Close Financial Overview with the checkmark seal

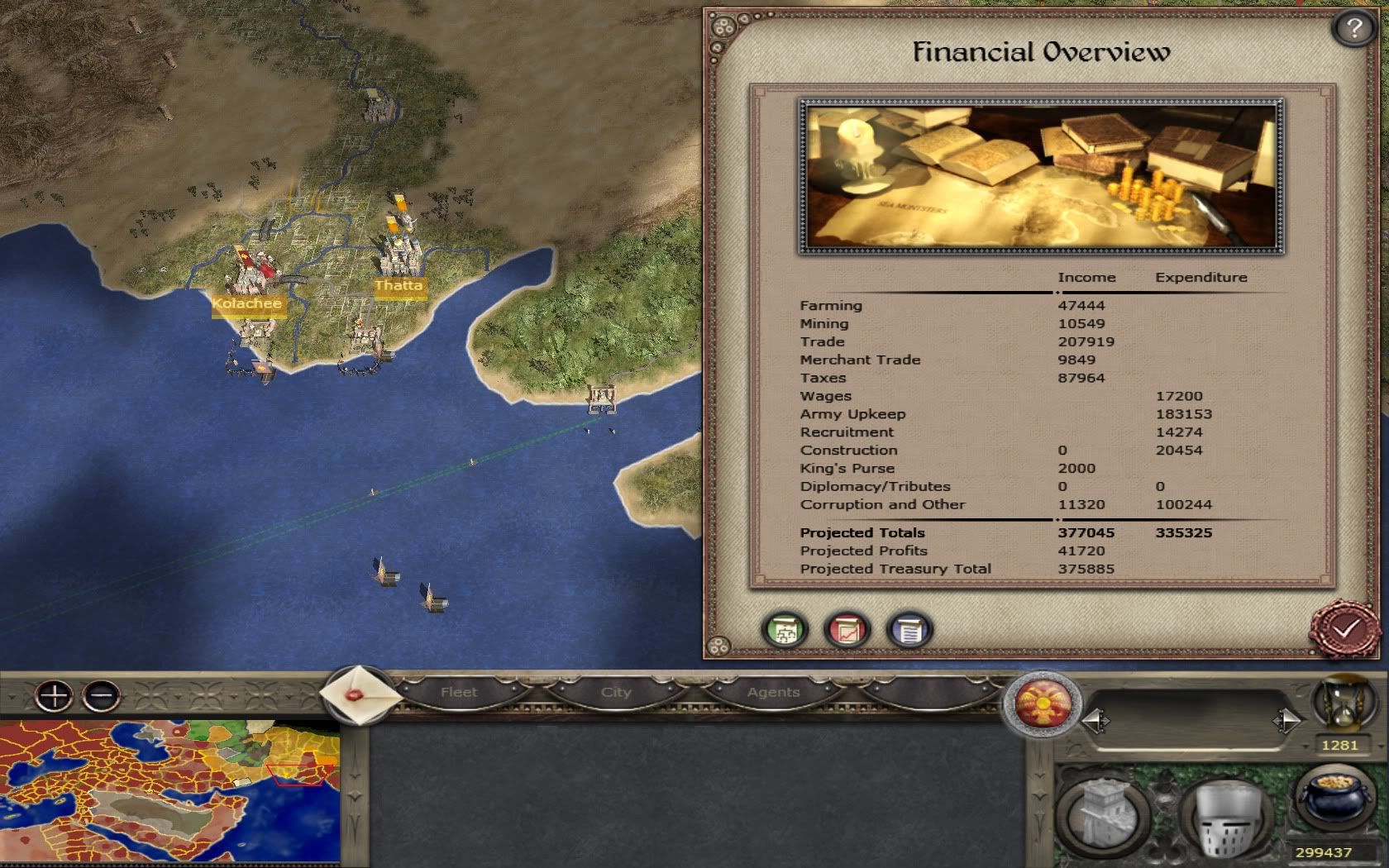[1344, 630]
